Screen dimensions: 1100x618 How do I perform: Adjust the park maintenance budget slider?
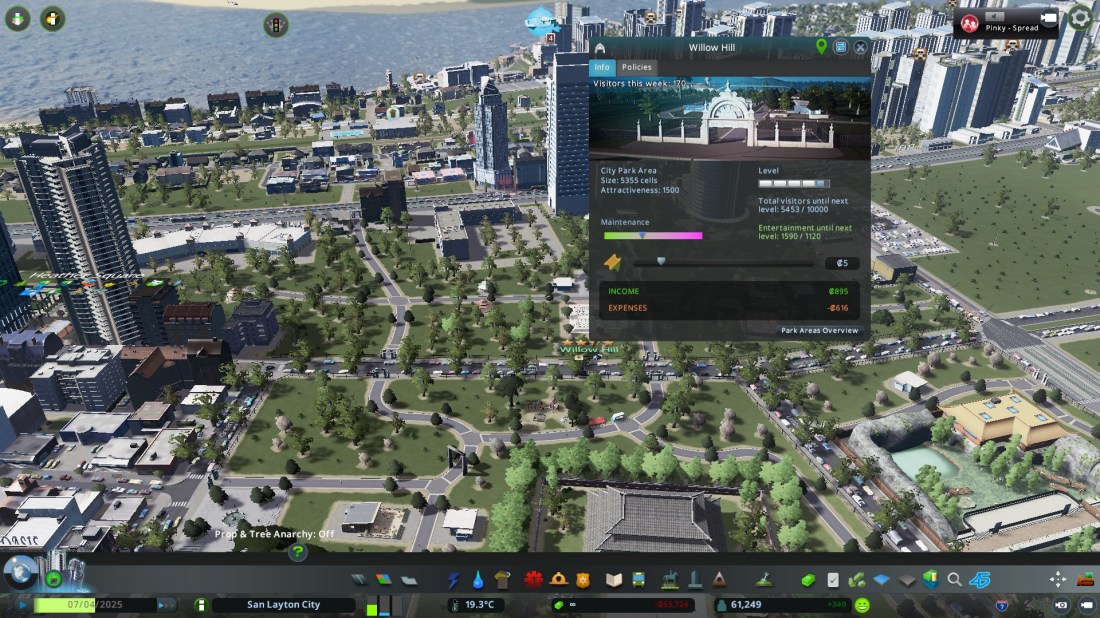(643, 236)
